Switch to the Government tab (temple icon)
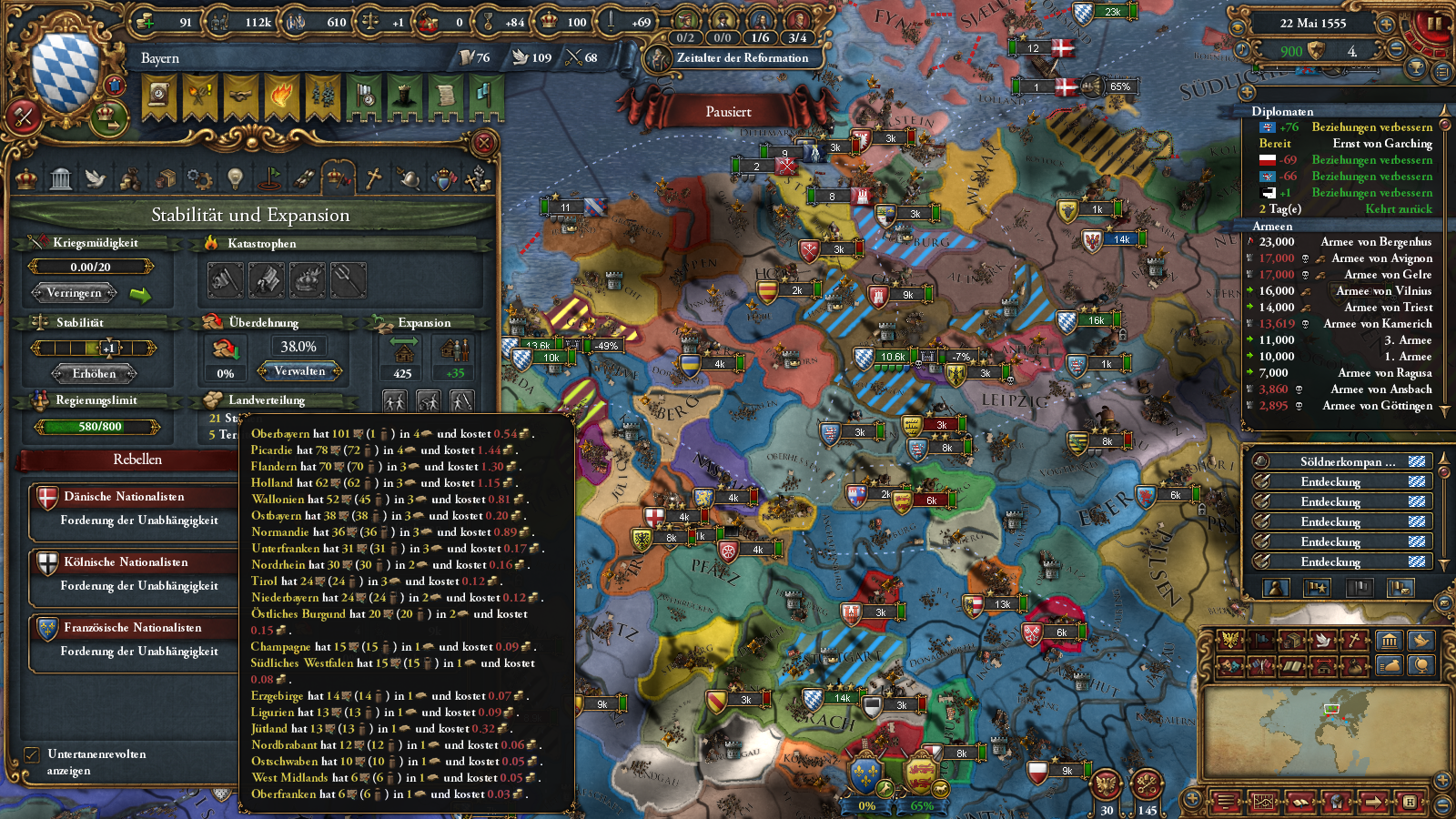Image resolution: width=1456 pixels, height=819 pixels. pyautogui.click(x=60, y=177)
